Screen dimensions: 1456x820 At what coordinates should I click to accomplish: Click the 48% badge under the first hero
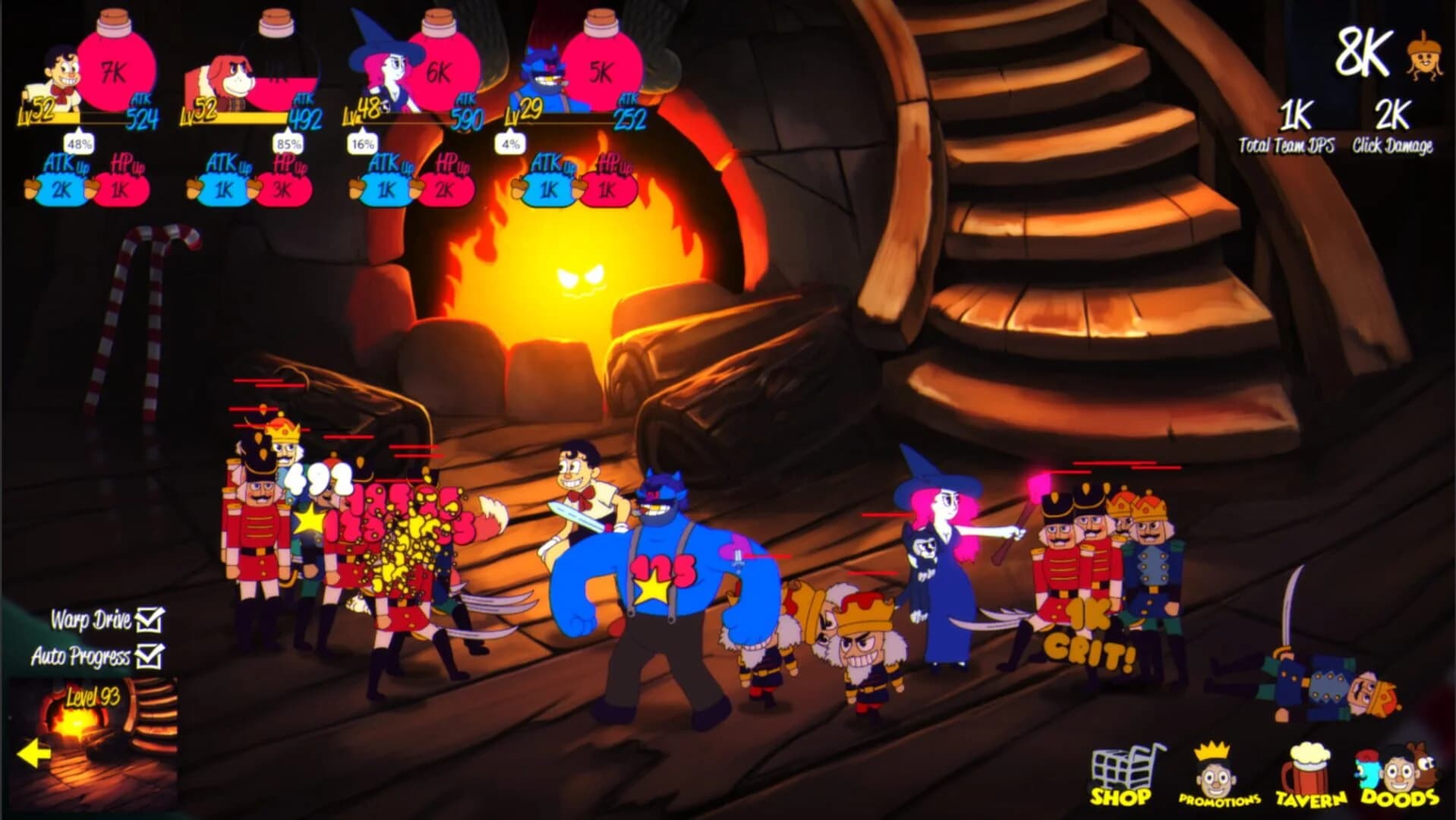(x=78, y=143)
